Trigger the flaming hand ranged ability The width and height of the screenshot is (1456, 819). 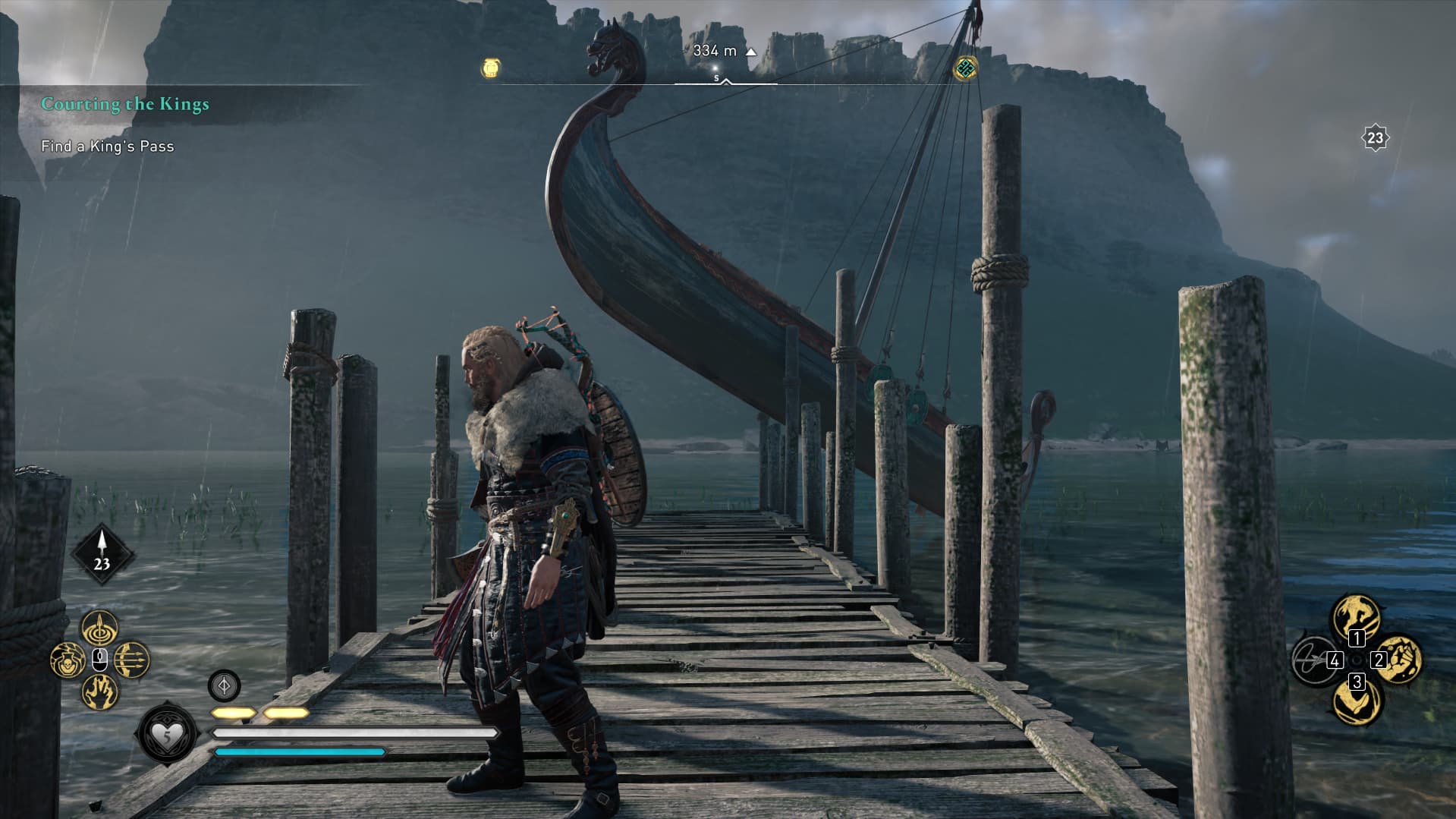[100, 691]
